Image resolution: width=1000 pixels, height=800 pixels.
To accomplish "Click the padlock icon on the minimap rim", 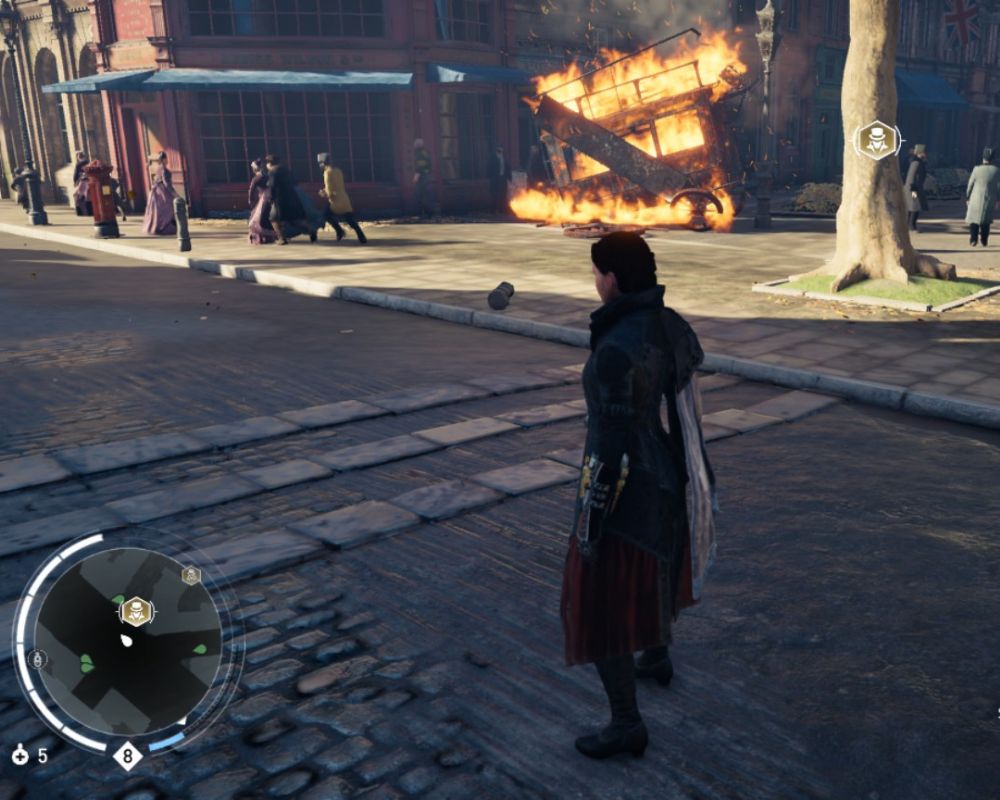I will pyautogui.click(x=37, y=659).
